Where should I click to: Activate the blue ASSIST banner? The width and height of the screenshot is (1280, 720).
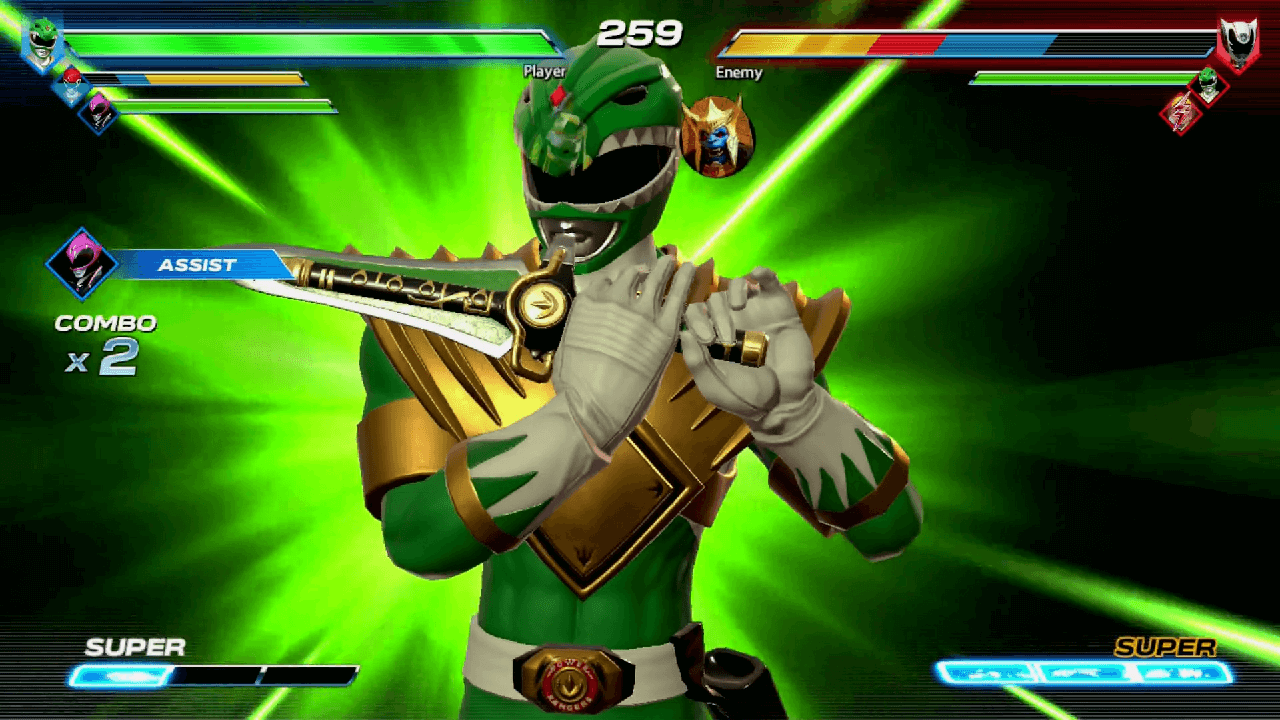198,265
